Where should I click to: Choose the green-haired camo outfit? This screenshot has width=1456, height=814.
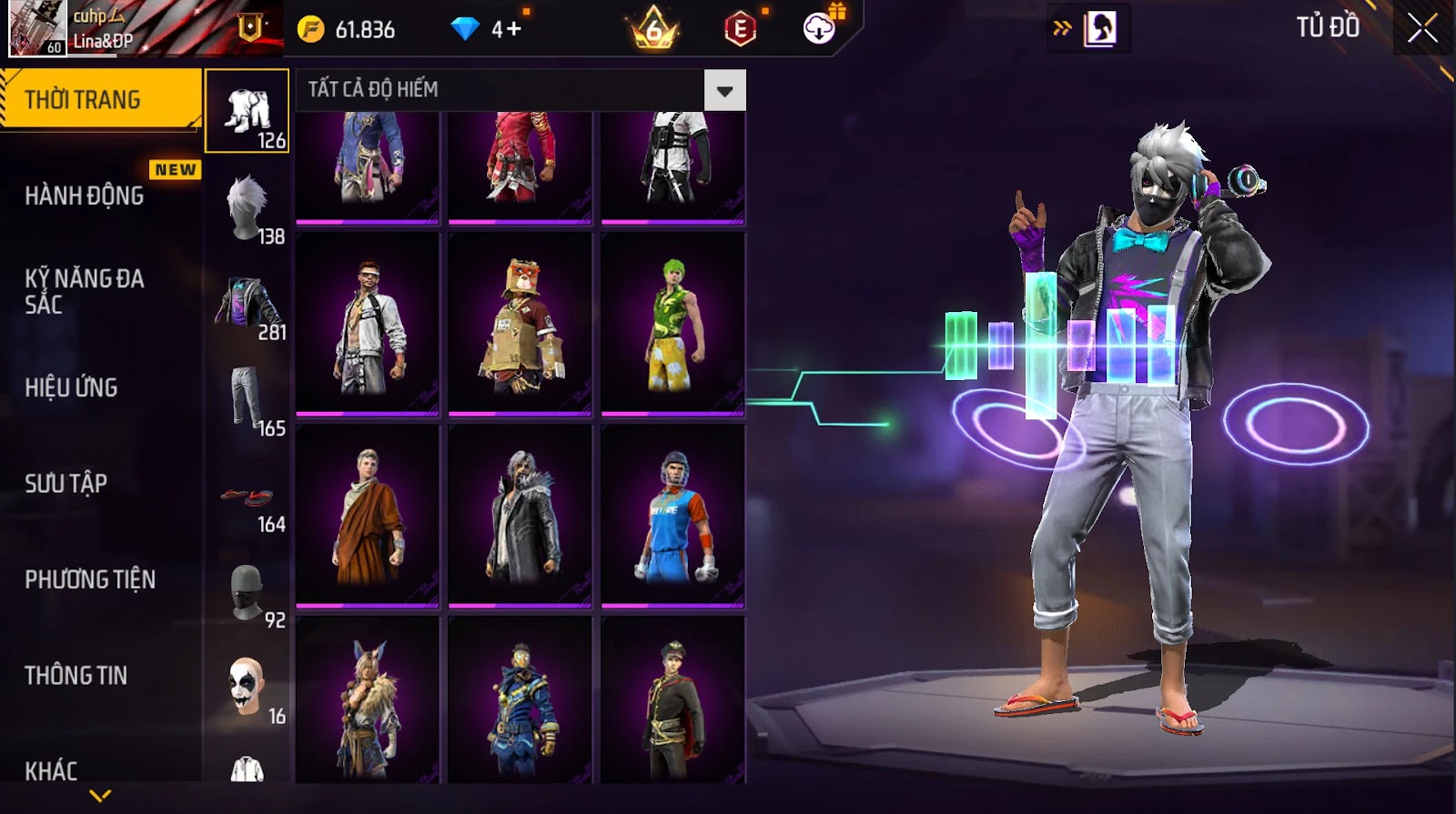[x=672, y=326]
